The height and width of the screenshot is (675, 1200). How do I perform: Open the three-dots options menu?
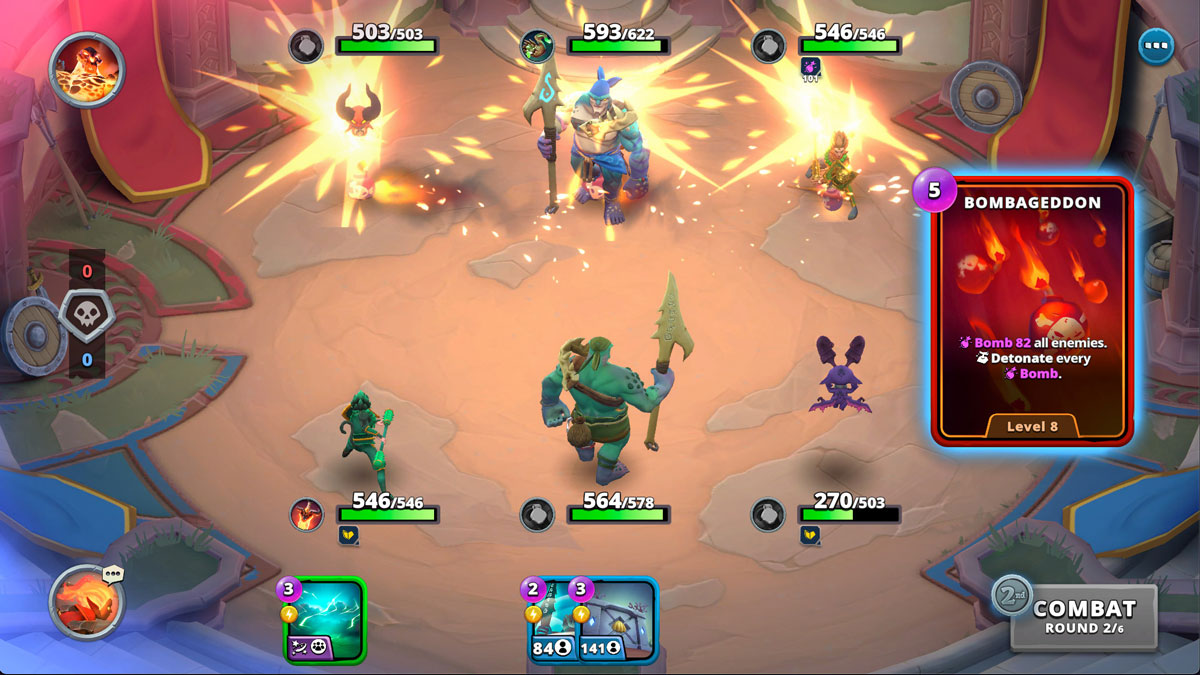click(1156, 46)
